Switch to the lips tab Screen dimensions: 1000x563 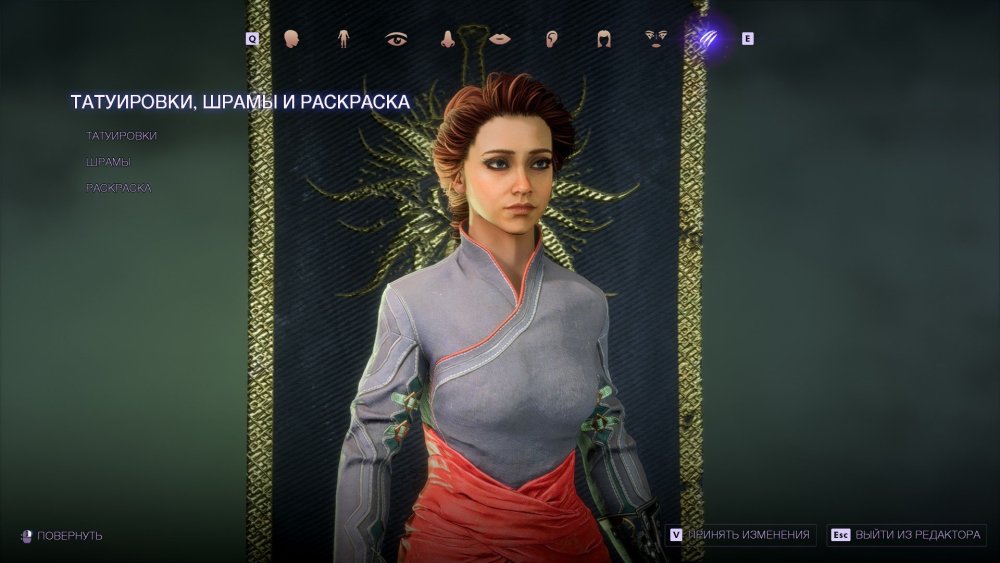point(500,39)
